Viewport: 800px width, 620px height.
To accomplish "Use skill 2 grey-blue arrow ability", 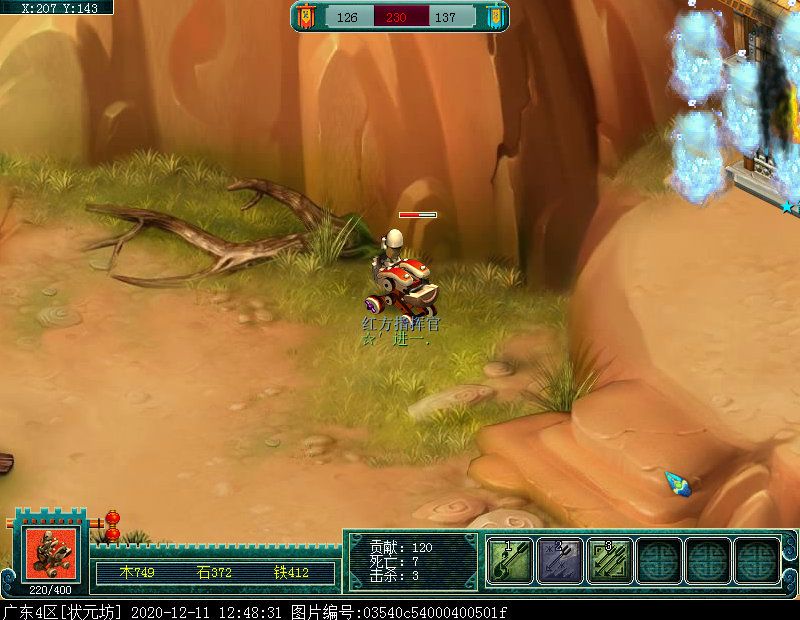I will (x=560, y=560).
